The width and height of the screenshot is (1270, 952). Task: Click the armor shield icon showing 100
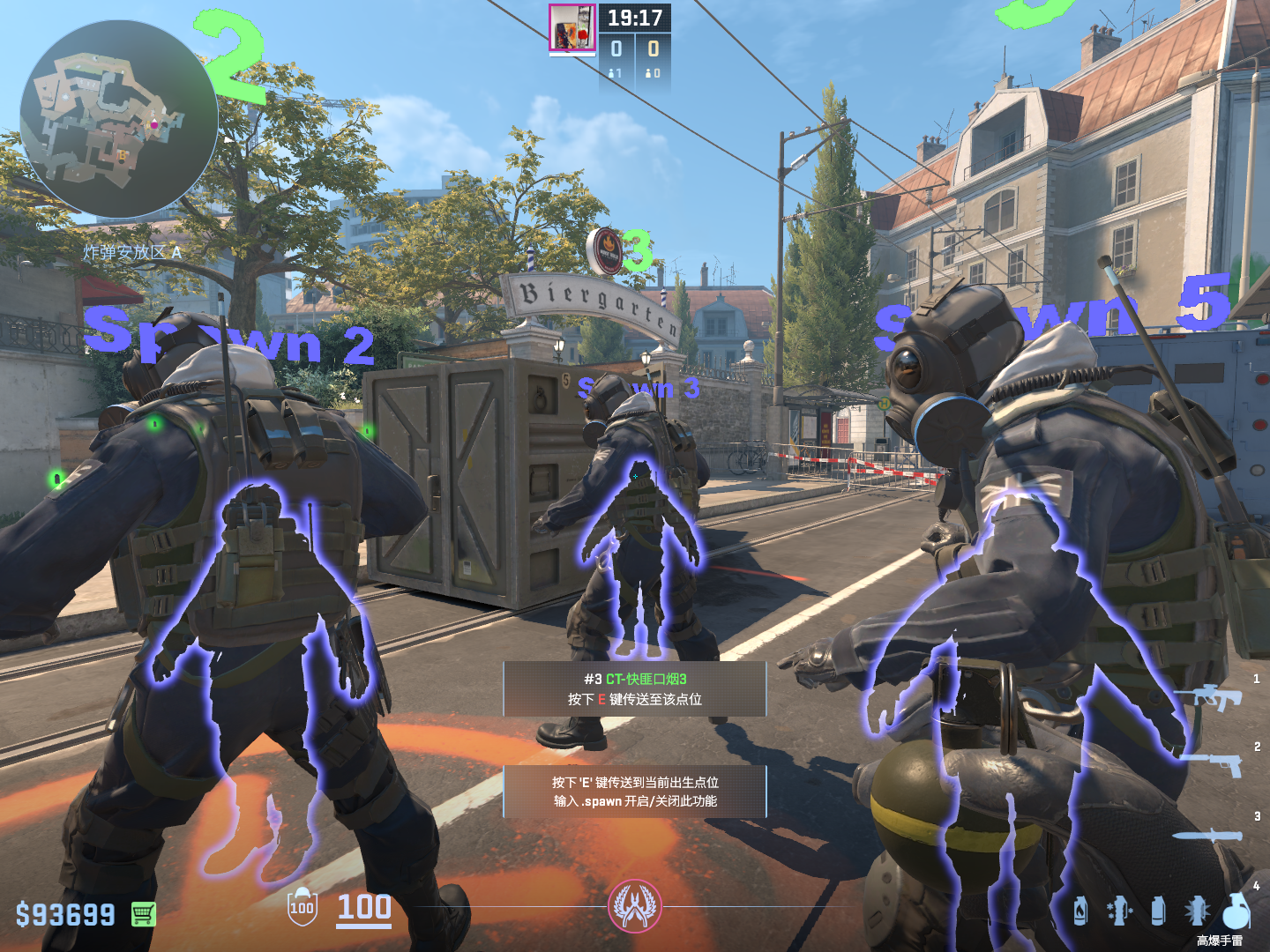coord(302,908)
